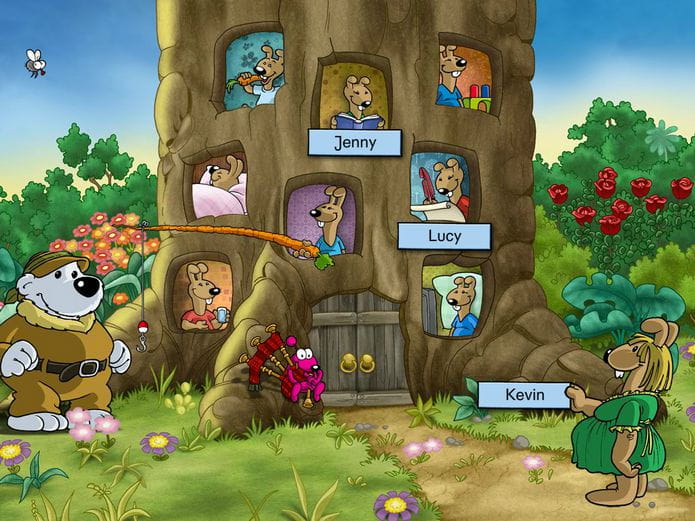The image size is (695, 521).
Task: Pick the Kevin name card
Action: [x=523, y=394]
